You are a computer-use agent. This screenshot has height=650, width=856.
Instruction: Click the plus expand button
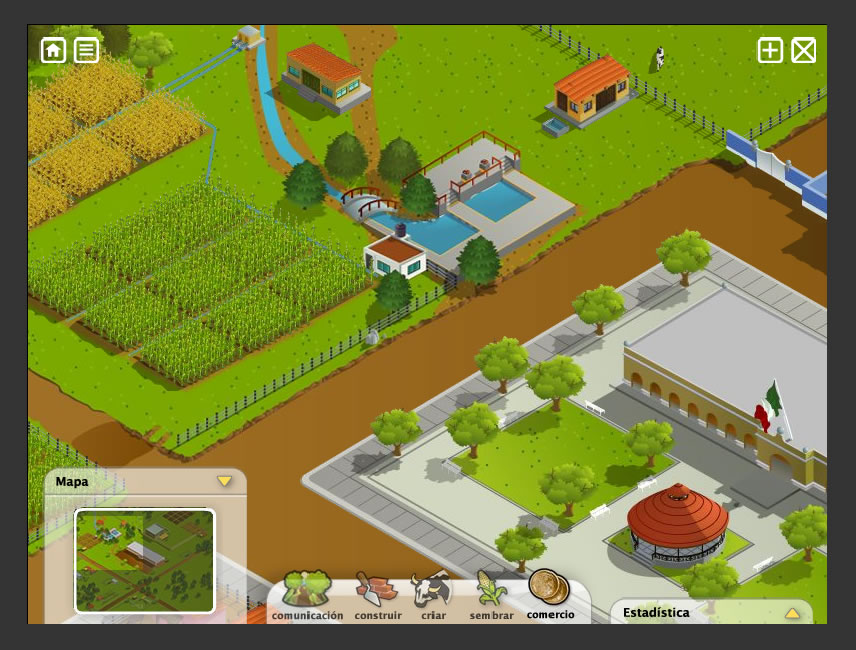[x=770, y=50]
